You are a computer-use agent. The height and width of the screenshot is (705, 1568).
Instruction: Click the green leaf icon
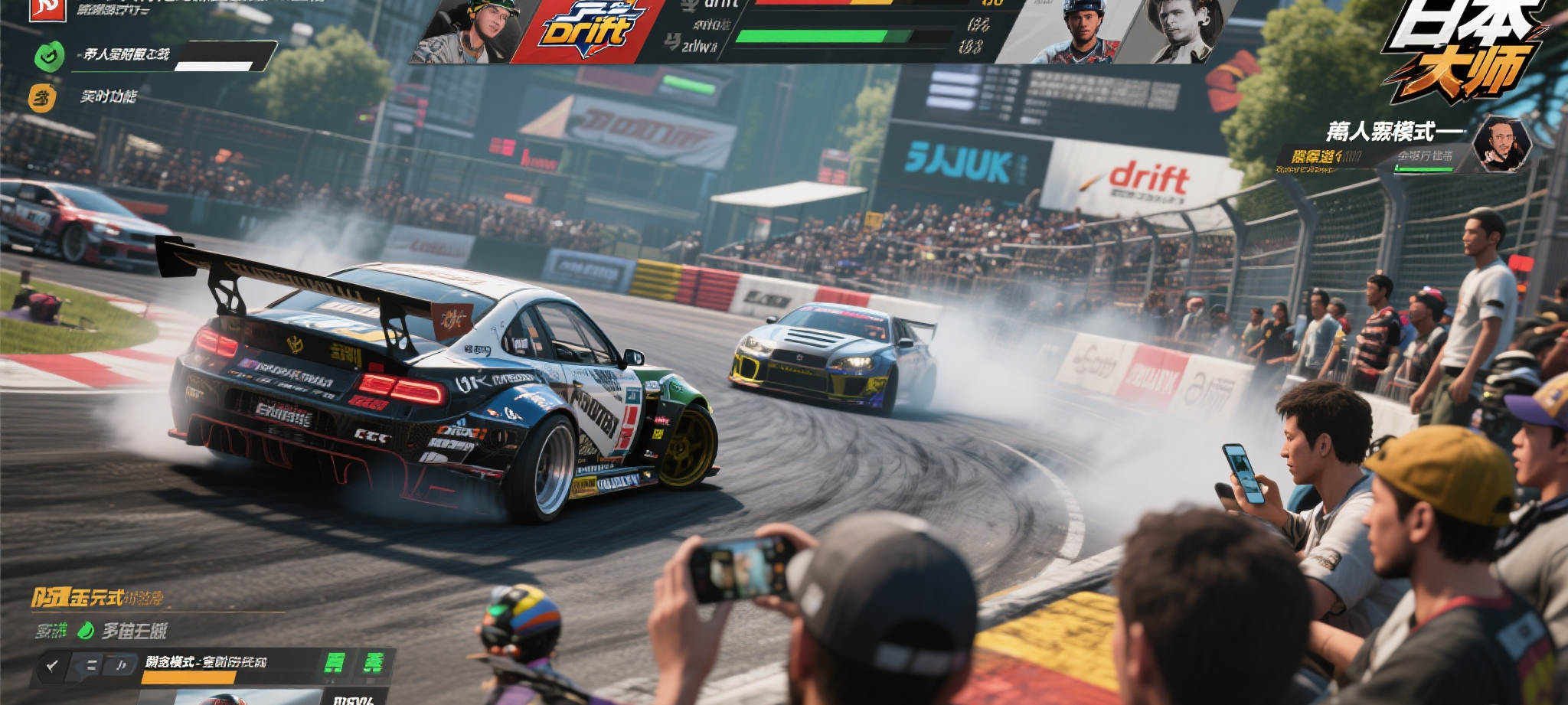coord(86,631)
